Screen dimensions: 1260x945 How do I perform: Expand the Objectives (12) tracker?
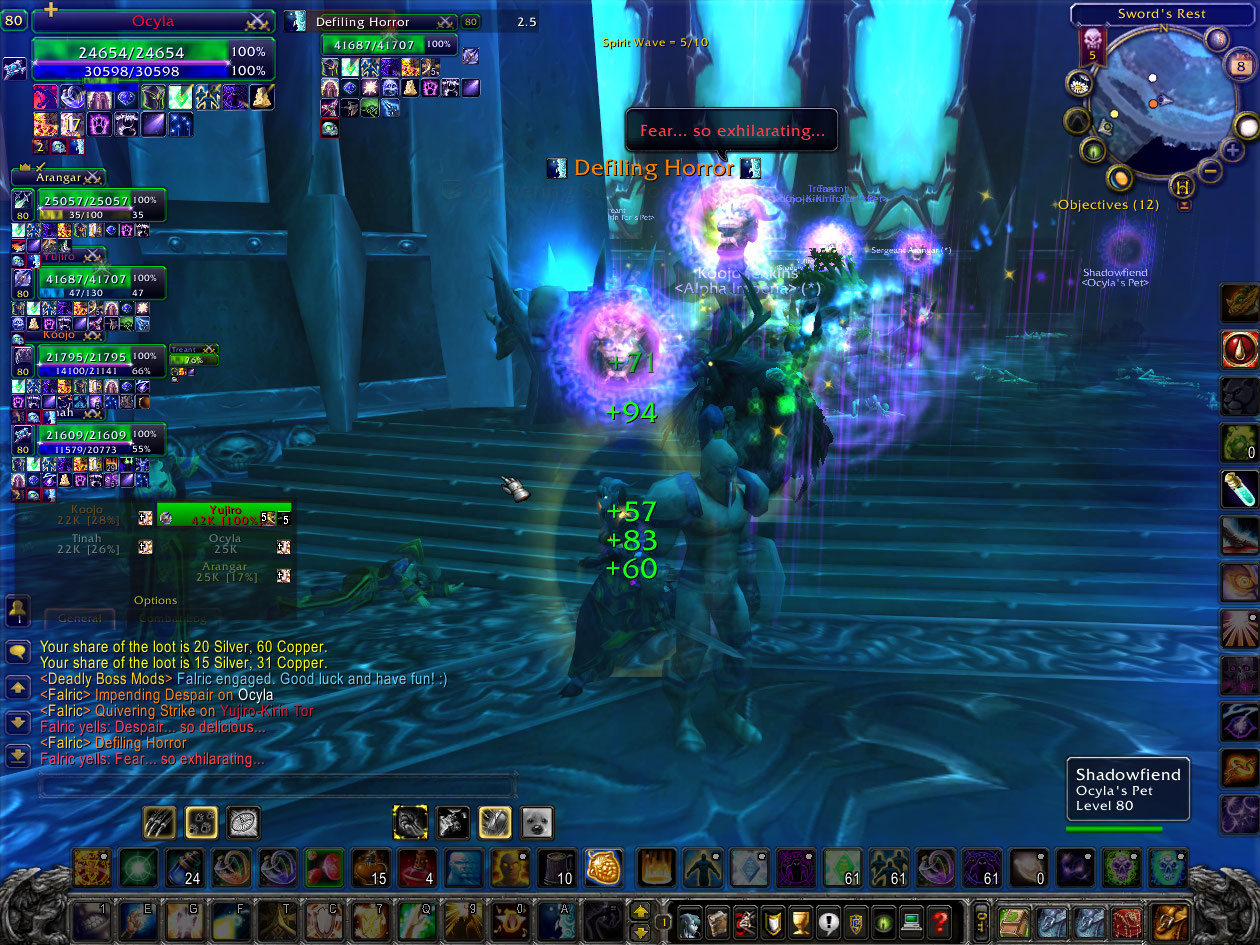point(1185,205)
